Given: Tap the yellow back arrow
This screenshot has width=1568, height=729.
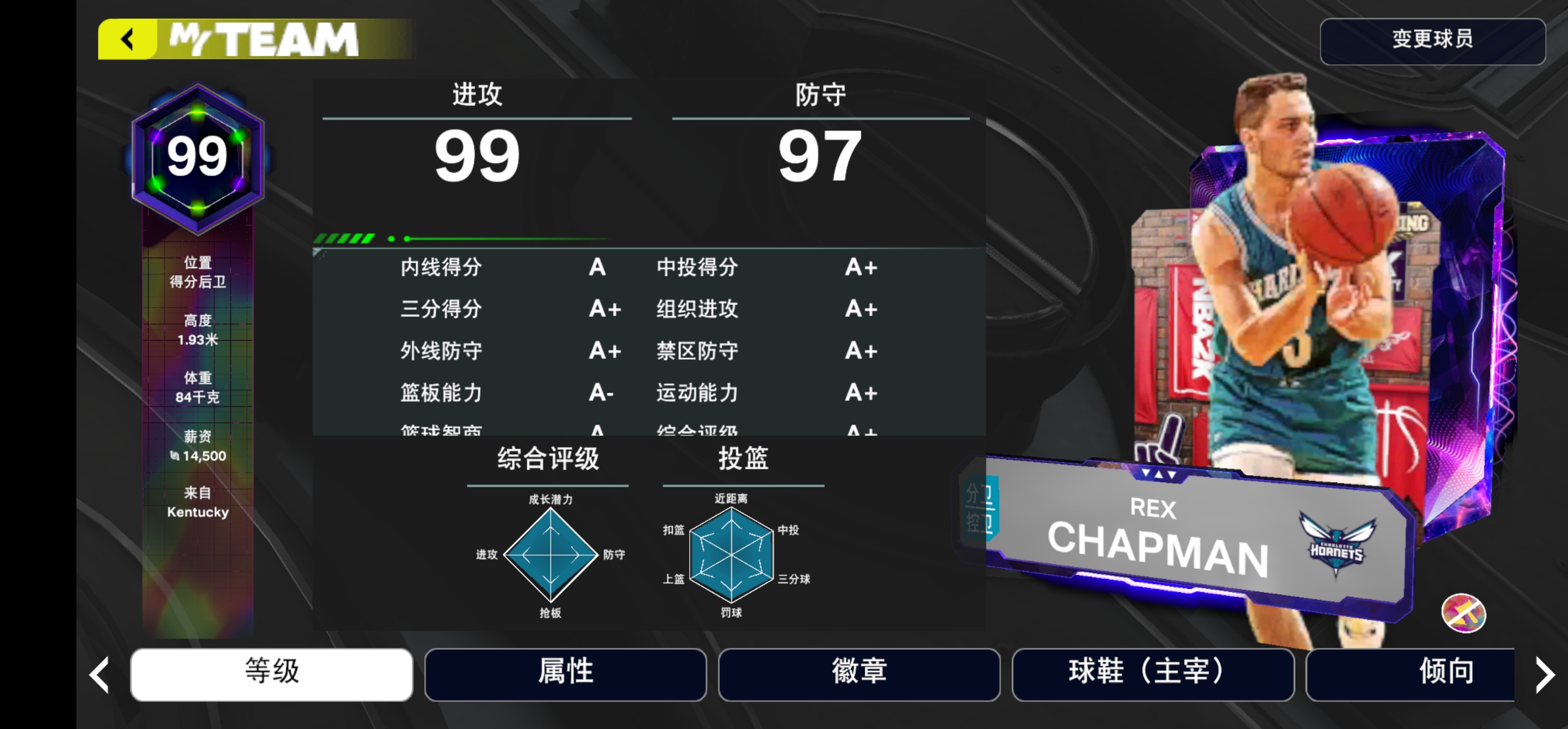Looking at the screenshot, I should coord(127,39).
